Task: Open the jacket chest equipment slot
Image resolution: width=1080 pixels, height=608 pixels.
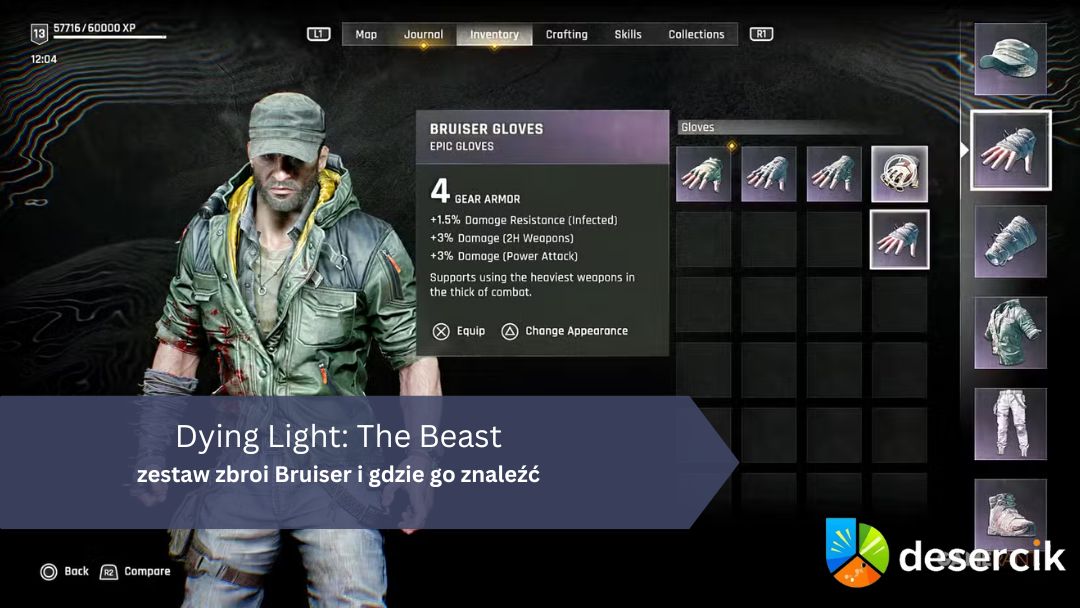Action: coord(1010,333)
